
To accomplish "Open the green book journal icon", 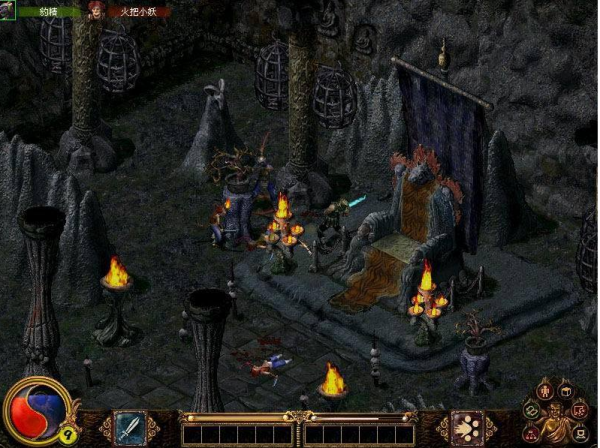I will (532, 409).
